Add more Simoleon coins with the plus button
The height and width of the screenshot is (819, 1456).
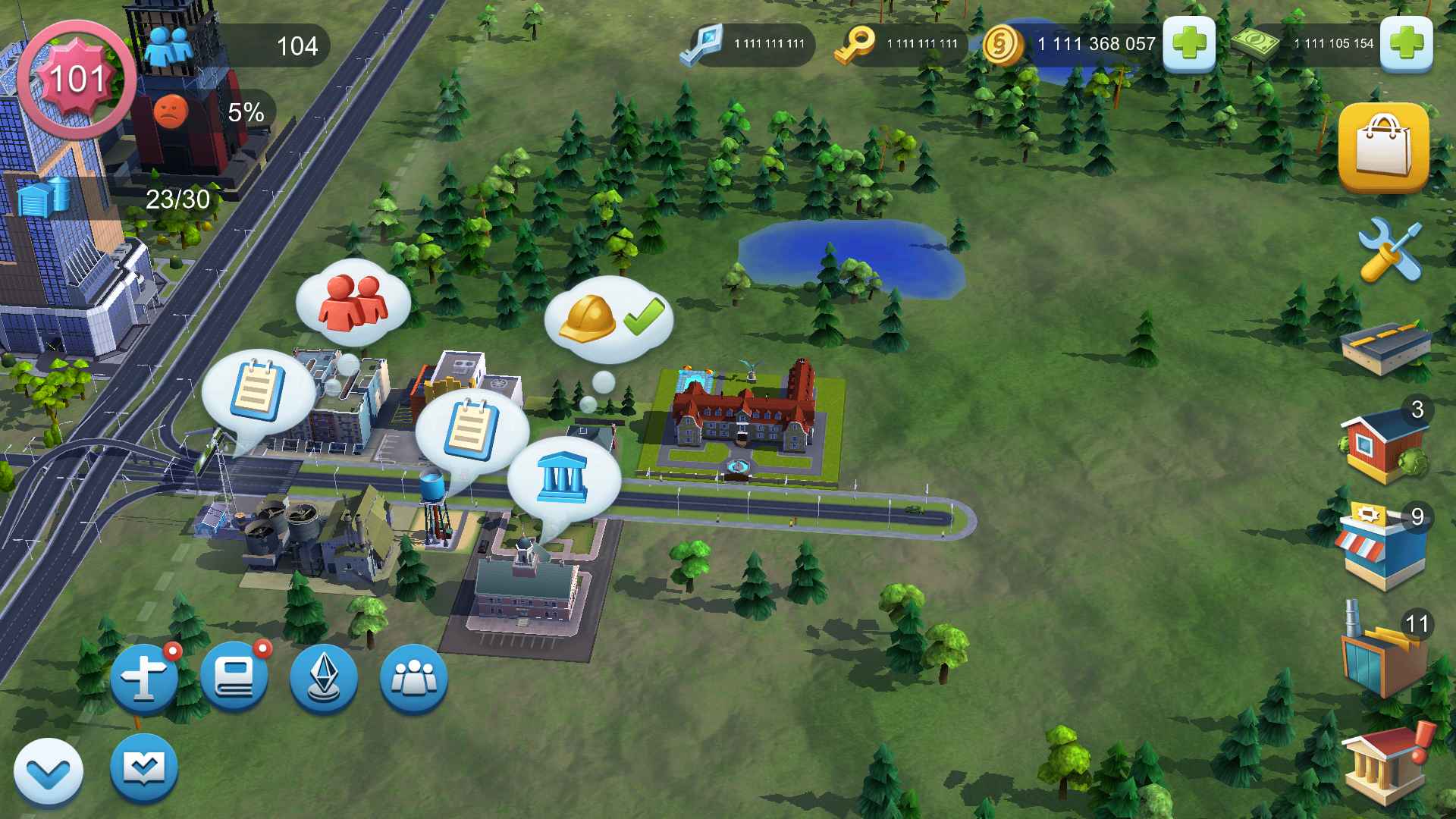pyautogui.click(x=1188, y=44)
